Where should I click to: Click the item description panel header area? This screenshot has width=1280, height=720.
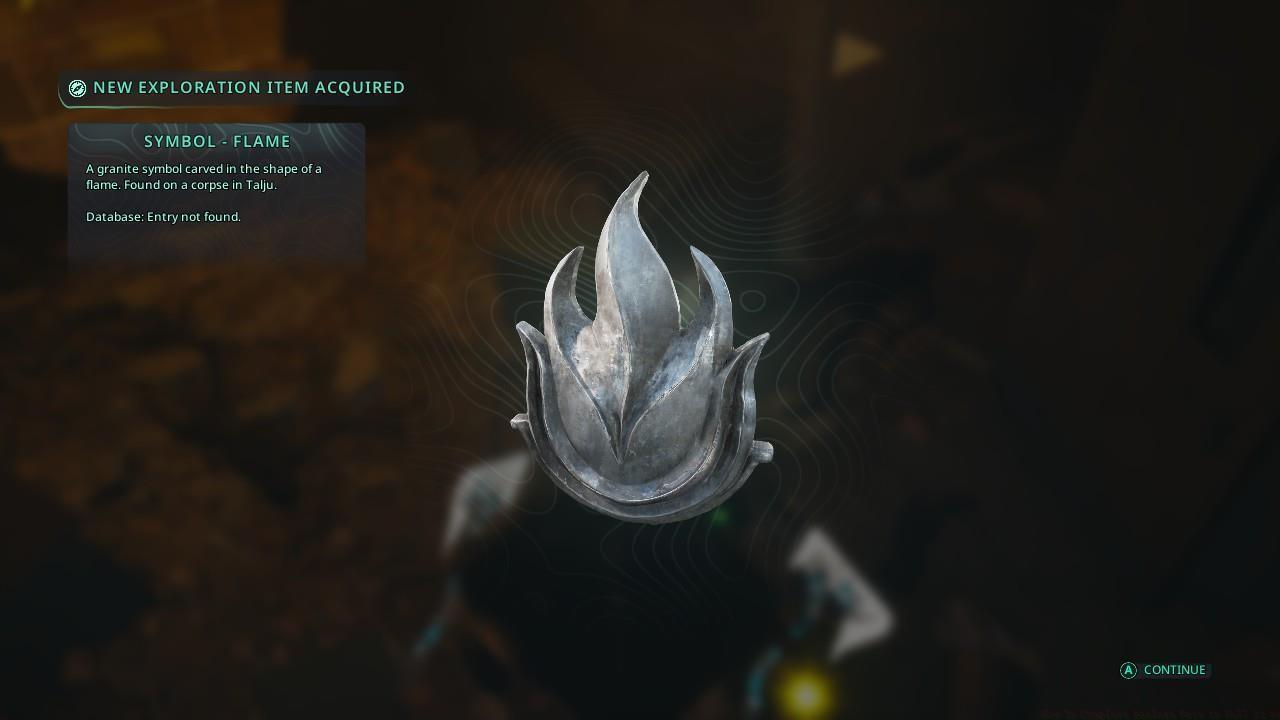(x=216, y=141)
